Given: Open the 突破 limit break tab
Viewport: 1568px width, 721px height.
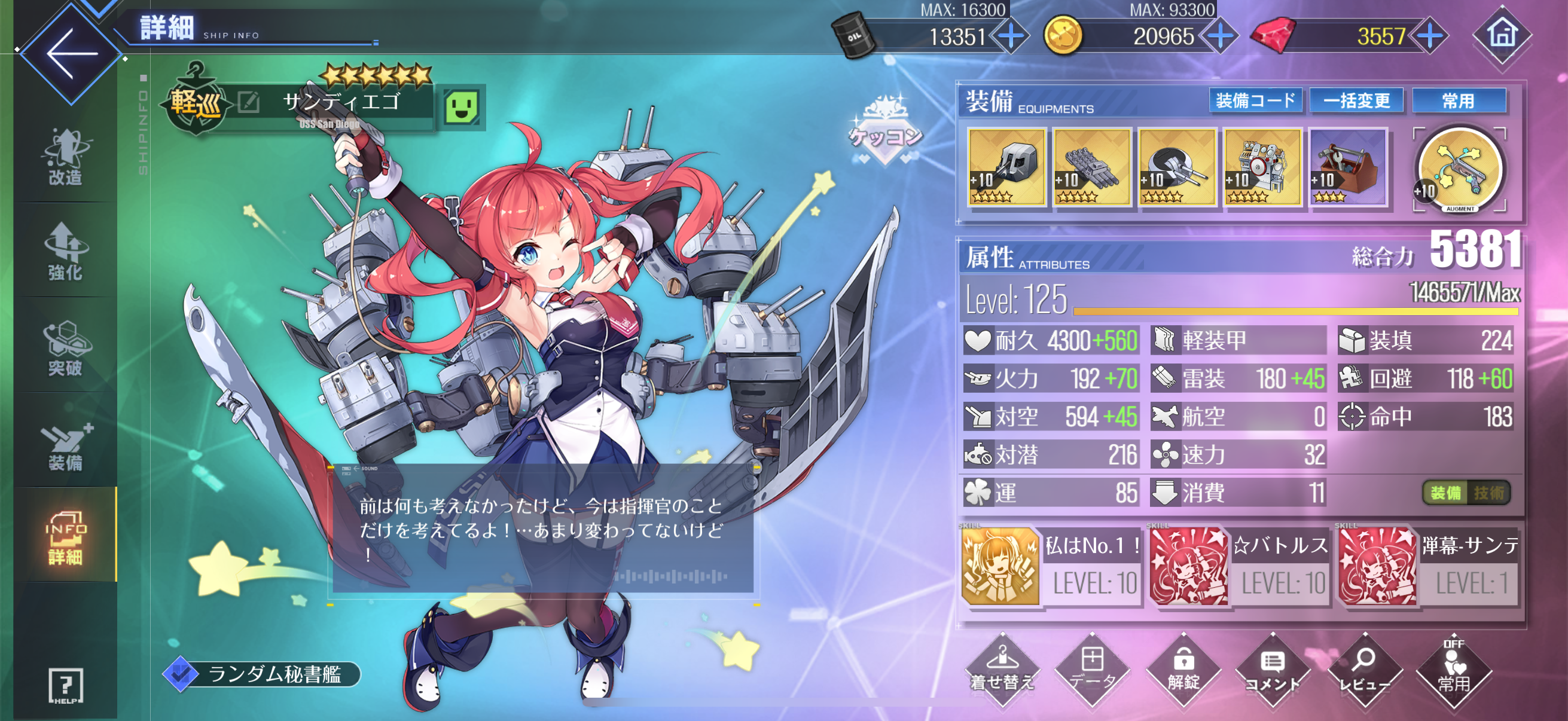Looking at the screenshot, I should (65, 347).
